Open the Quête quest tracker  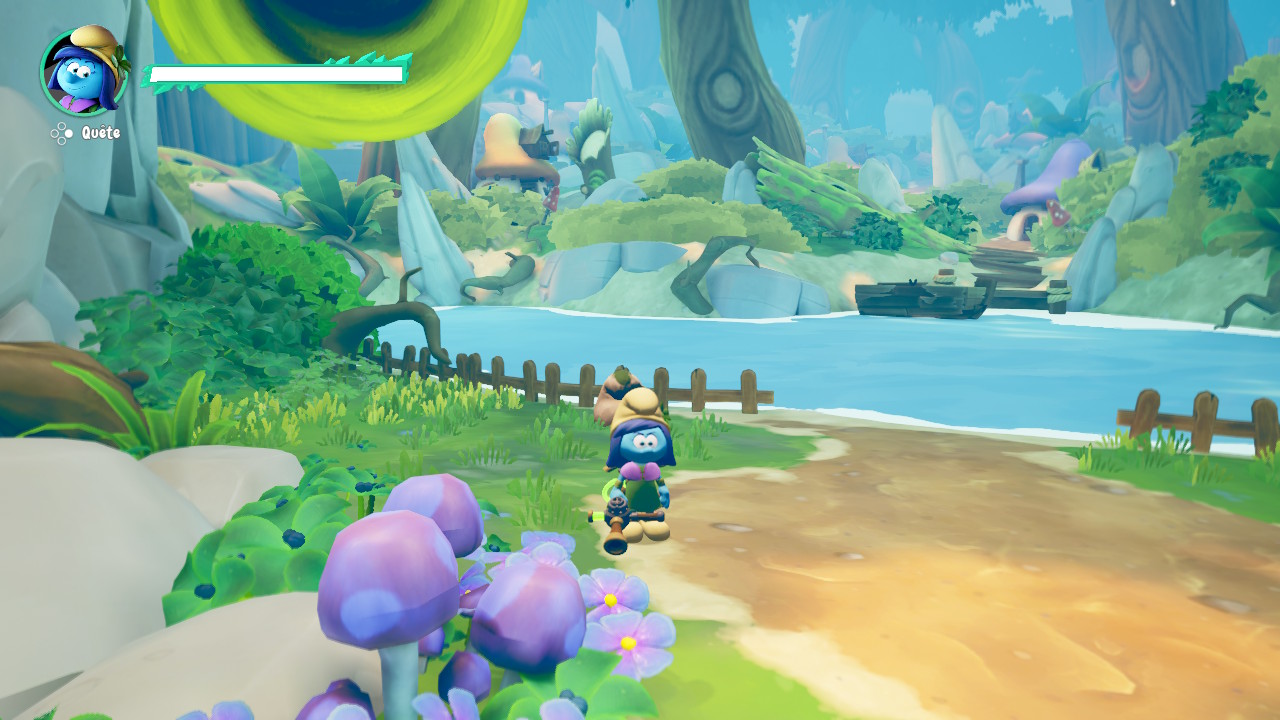pos(87,133)
